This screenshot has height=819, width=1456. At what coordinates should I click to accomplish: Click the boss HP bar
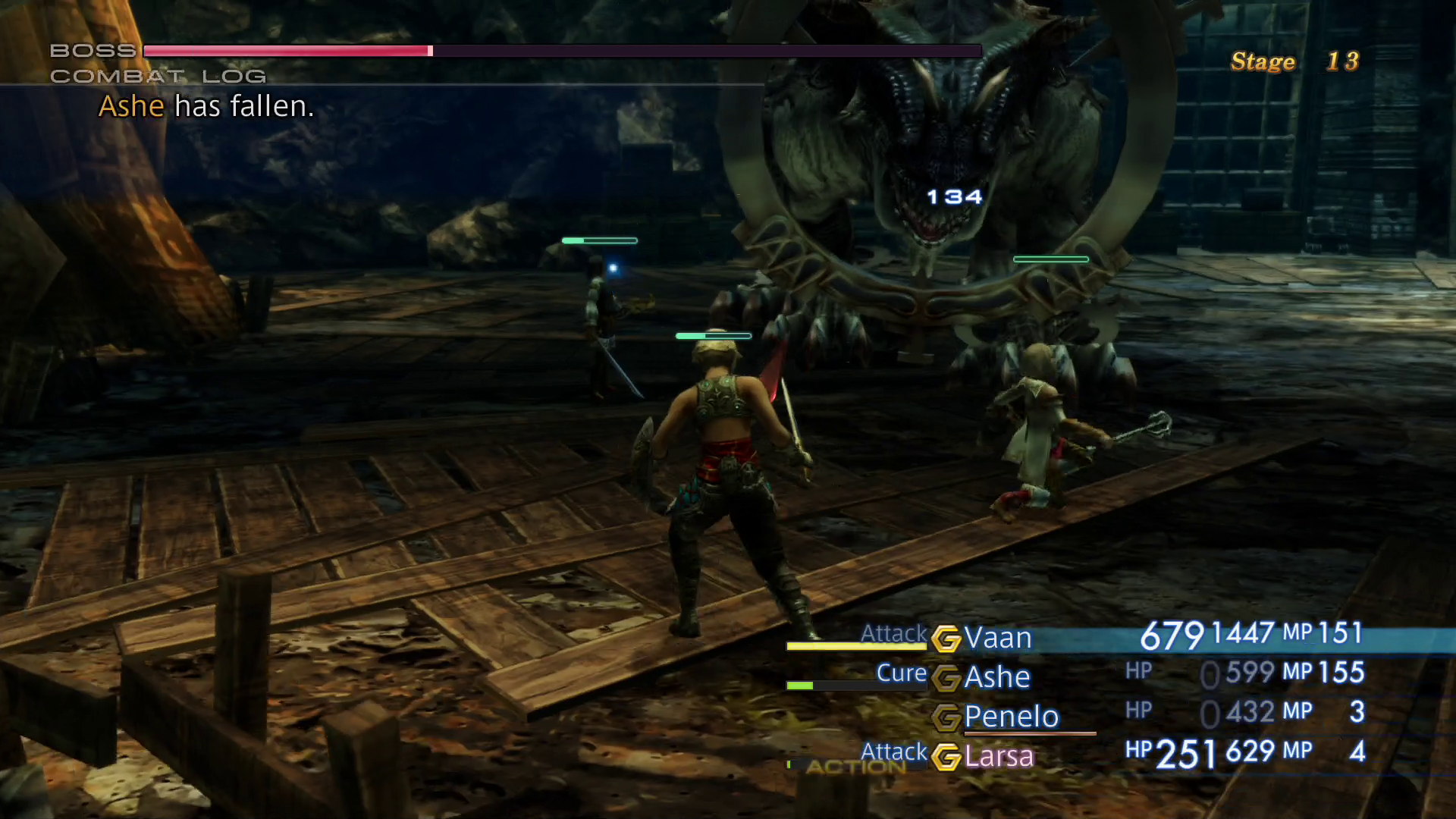[x=561, y=52]
